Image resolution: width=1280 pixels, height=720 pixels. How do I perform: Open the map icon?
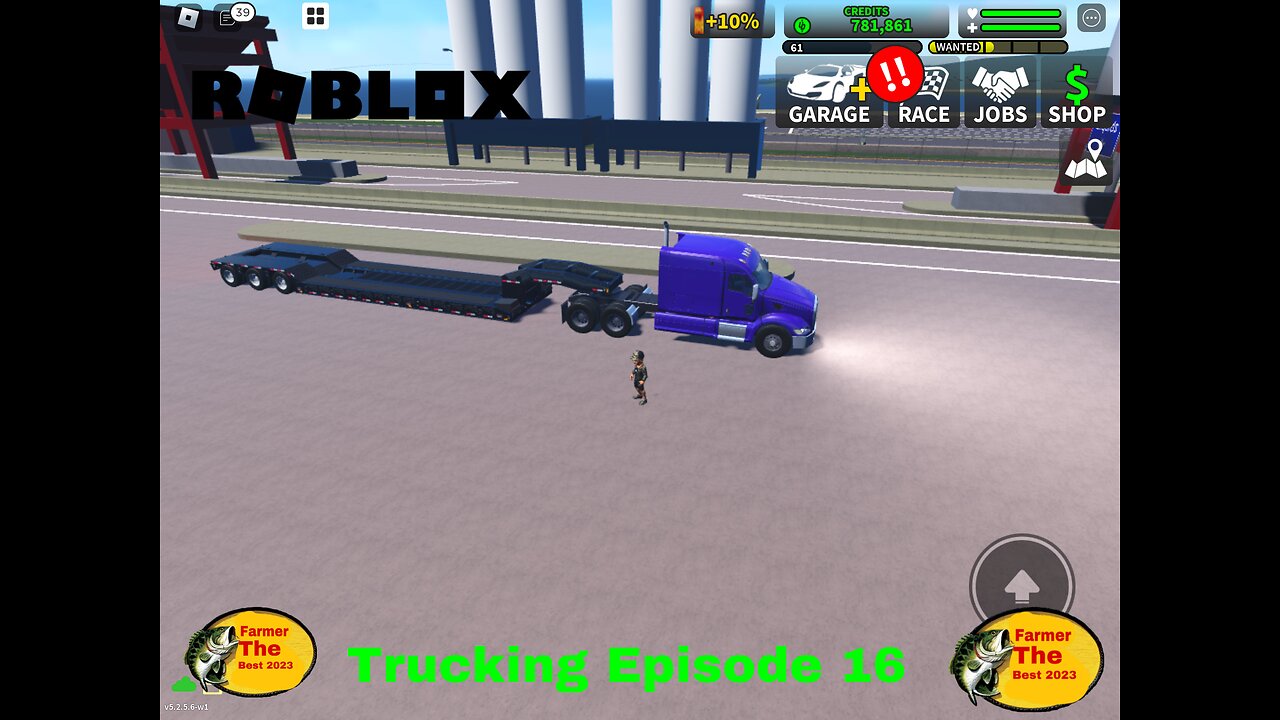(1086, 160)
